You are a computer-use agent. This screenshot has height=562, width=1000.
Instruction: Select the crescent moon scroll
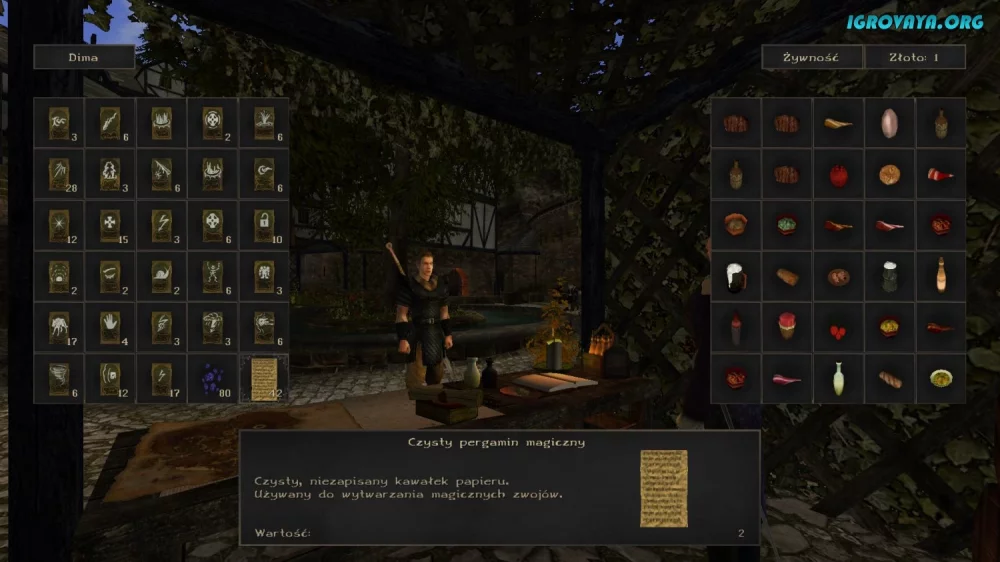pos(264,174)
